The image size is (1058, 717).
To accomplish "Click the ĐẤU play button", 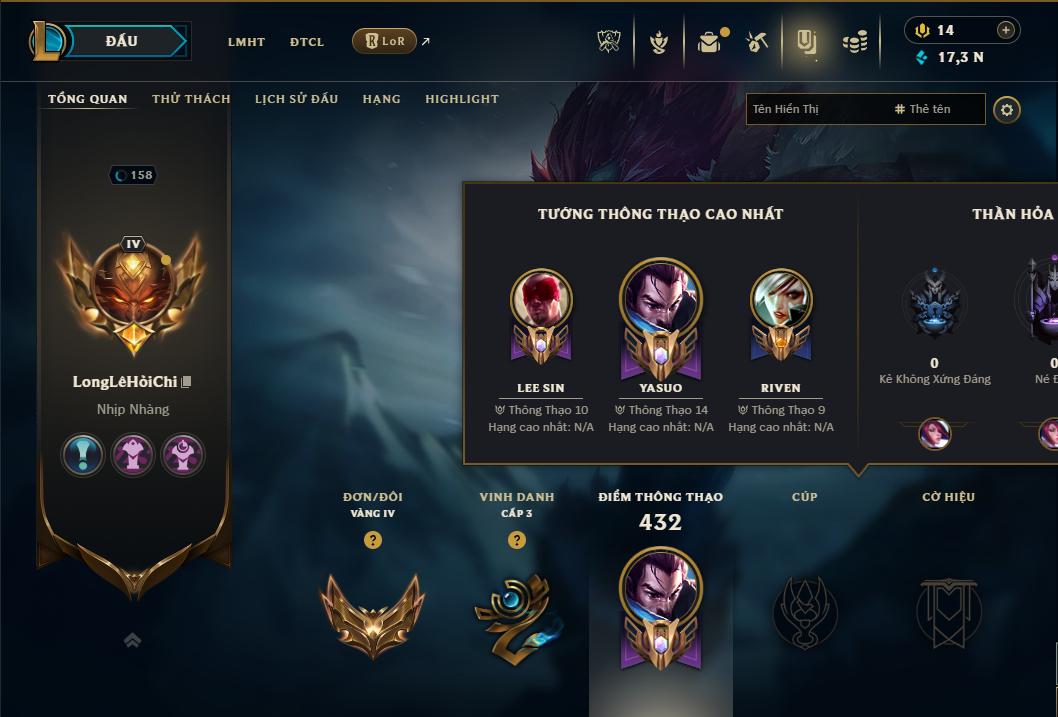I will tap(122, 41).
